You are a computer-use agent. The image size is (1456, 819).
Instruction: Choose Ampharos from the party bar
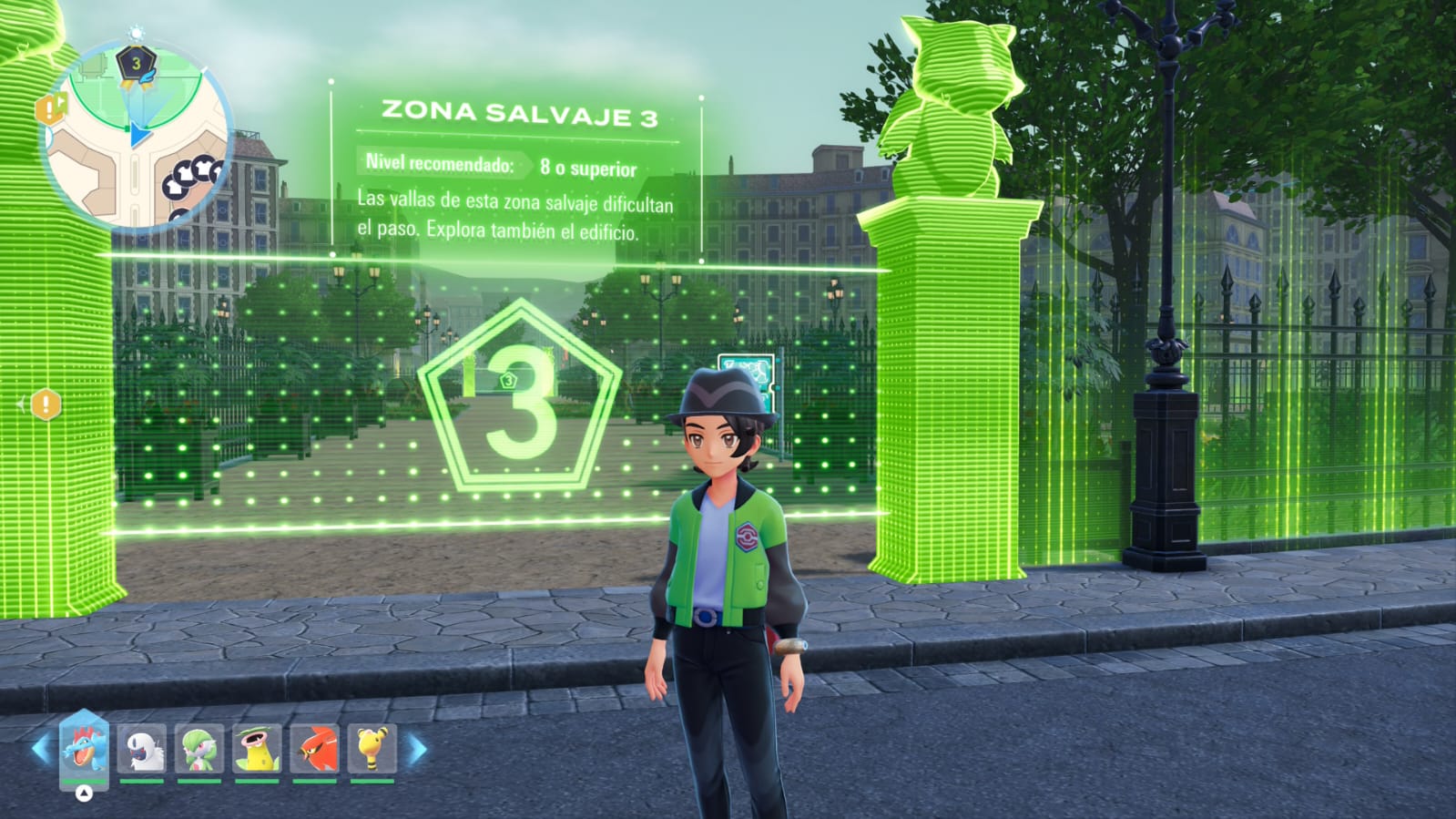372,749
